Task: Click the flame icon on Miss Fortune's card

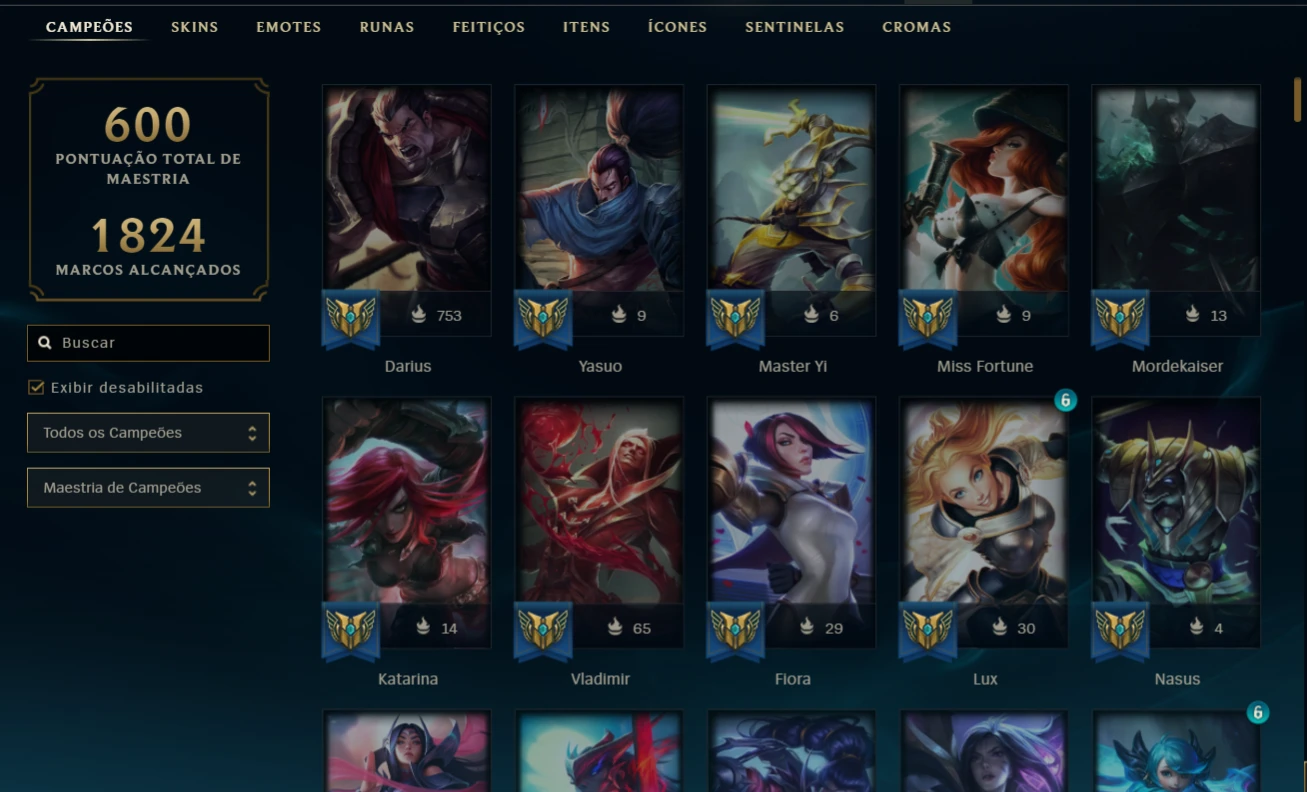Action: click(1006, 315)
